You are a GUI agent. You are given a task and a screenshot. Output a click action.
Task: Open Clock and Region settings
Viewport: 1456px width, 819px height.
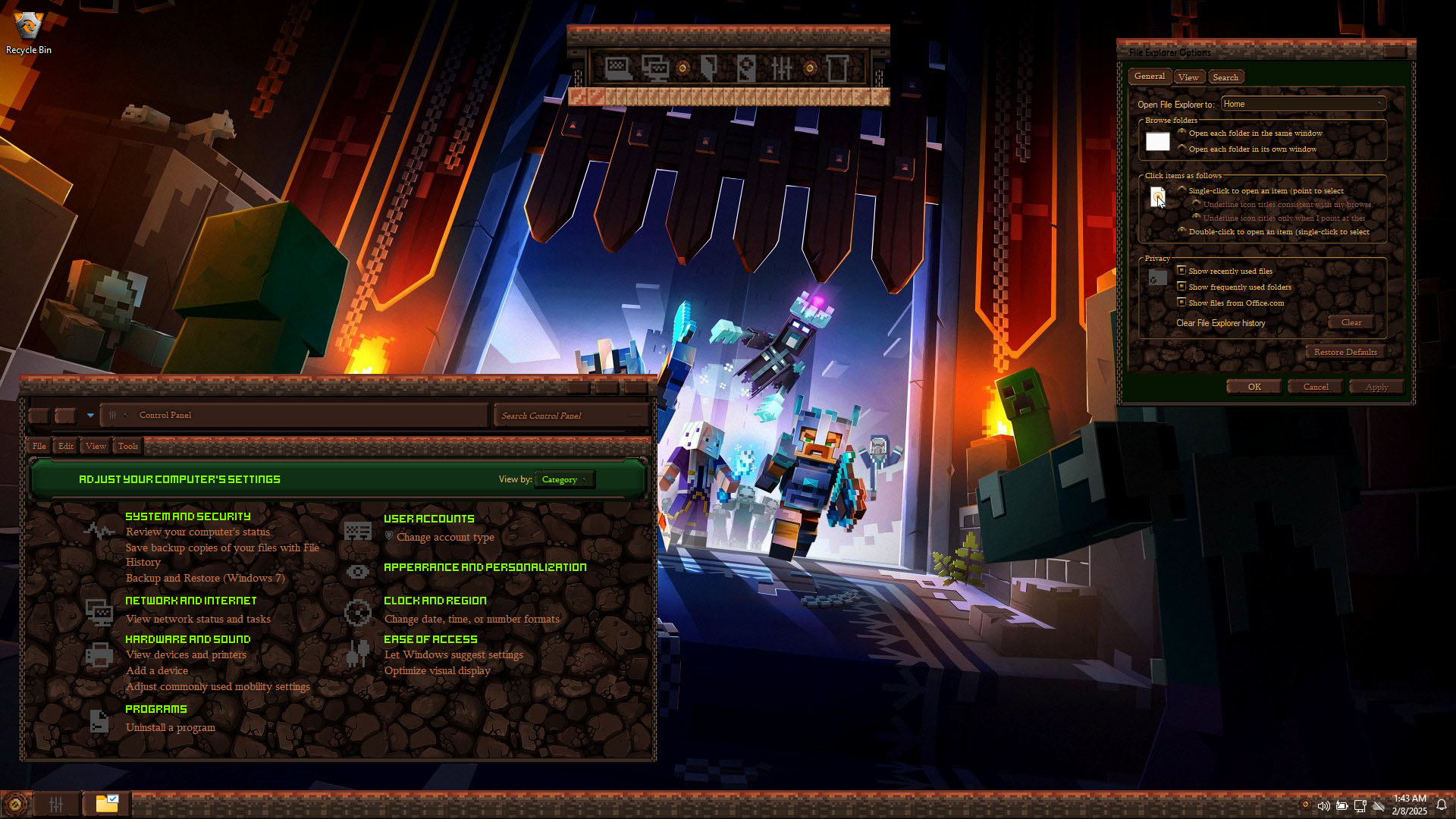(x=435, y=601)
